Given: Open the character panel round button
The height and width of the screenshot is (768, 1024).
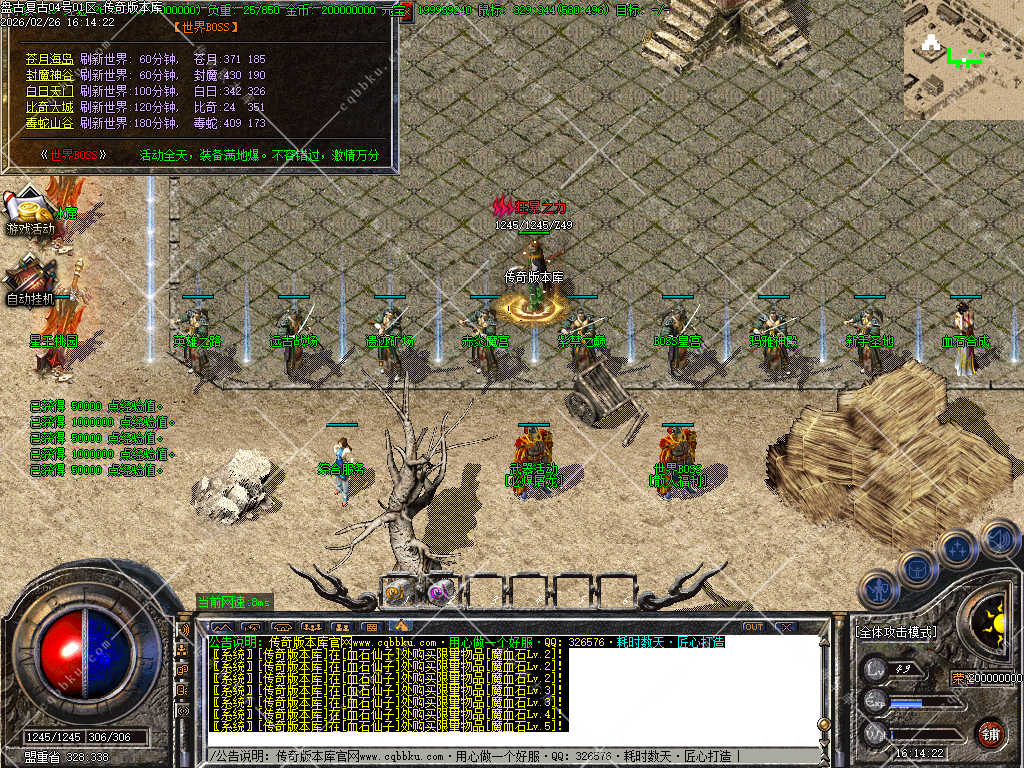Looking at the screenshot, I should click(879, 590).
